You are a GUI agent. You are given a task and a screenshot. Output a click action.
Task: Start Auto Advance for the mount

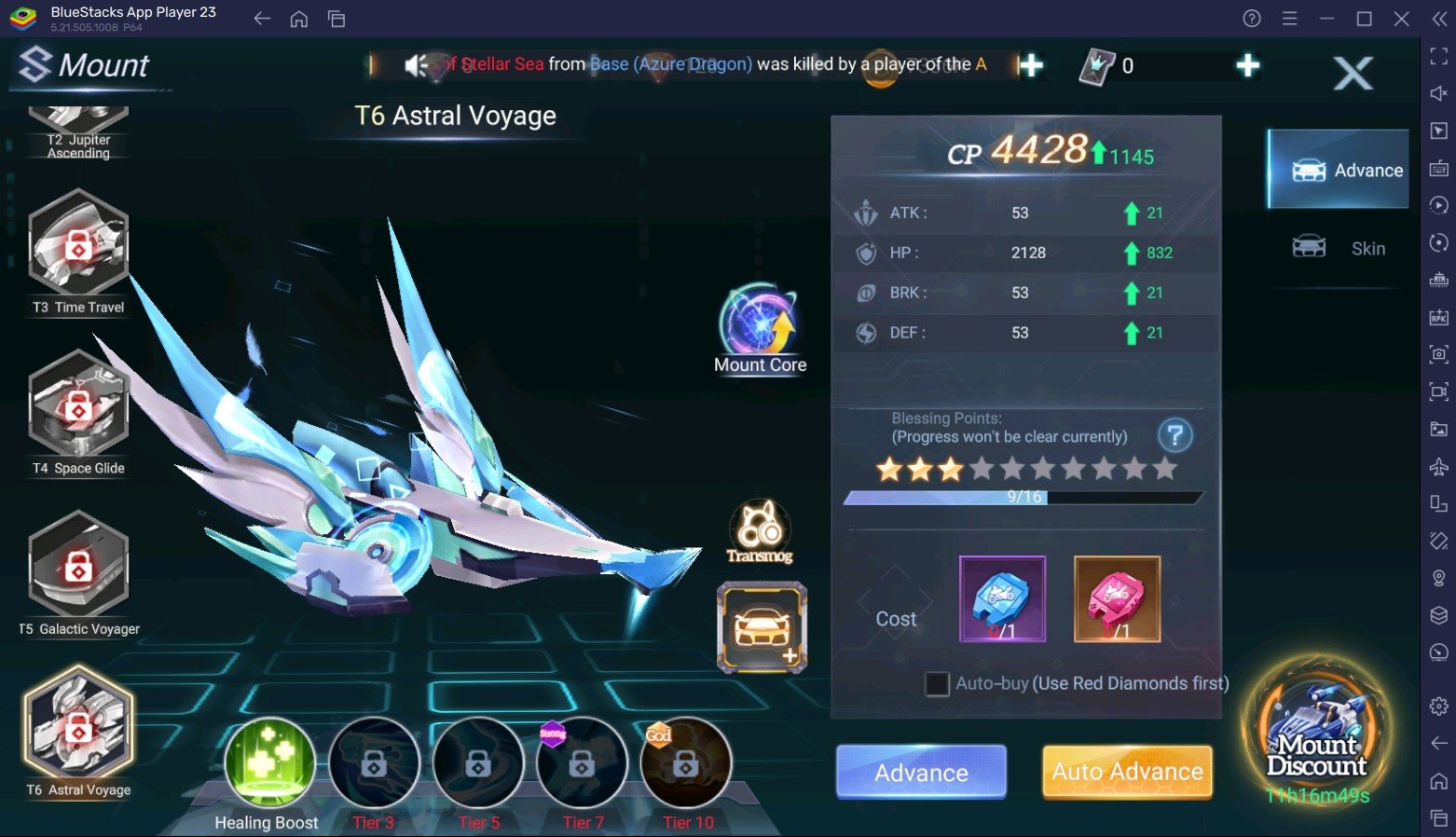tap(1127, 772)
